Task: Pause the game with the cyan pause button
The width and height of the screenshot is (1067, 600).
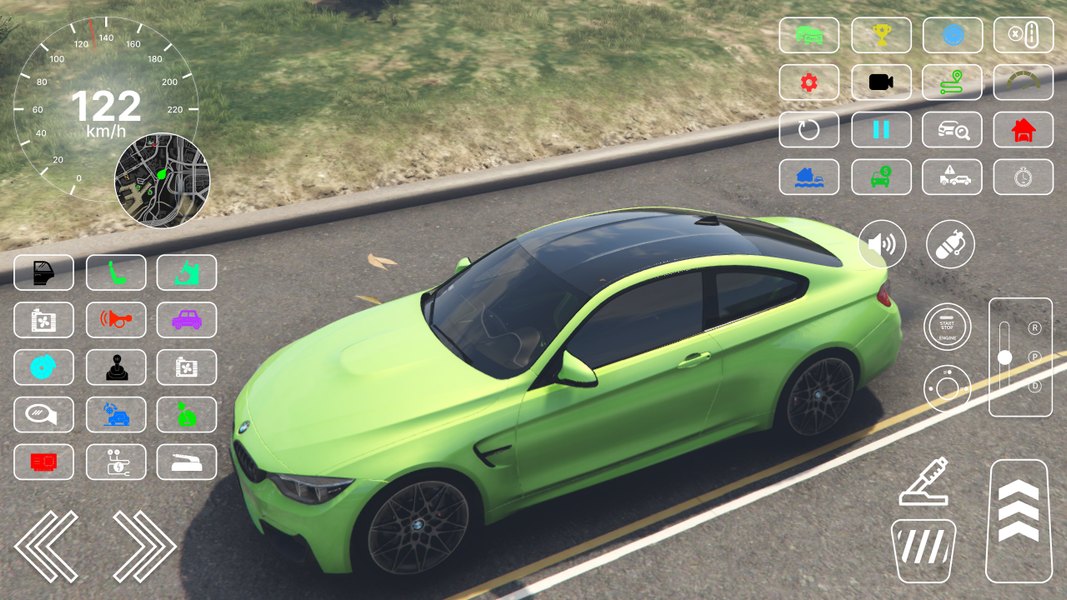Action: point(881,130)
